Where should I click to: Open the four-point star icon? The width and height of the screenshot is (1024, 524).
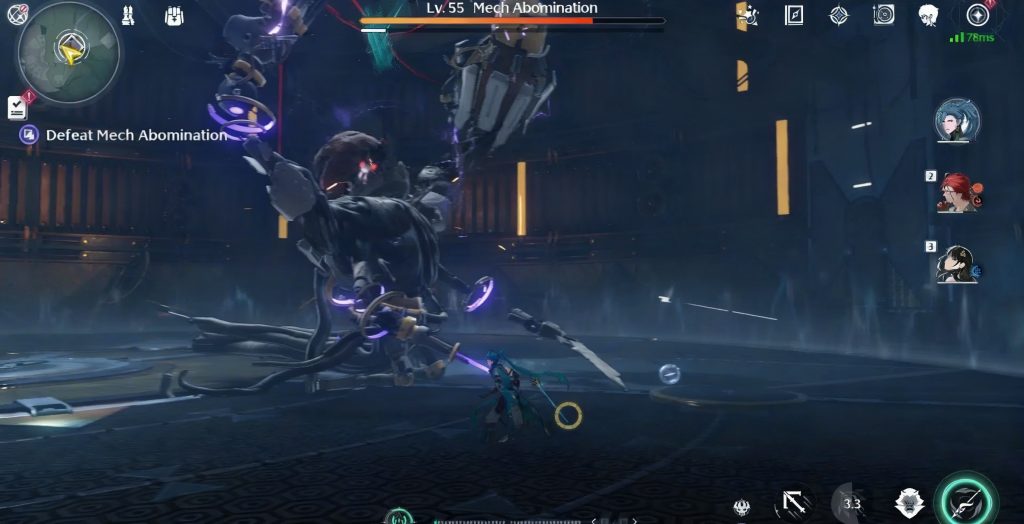pyautogui.click(x=839, y=15)
